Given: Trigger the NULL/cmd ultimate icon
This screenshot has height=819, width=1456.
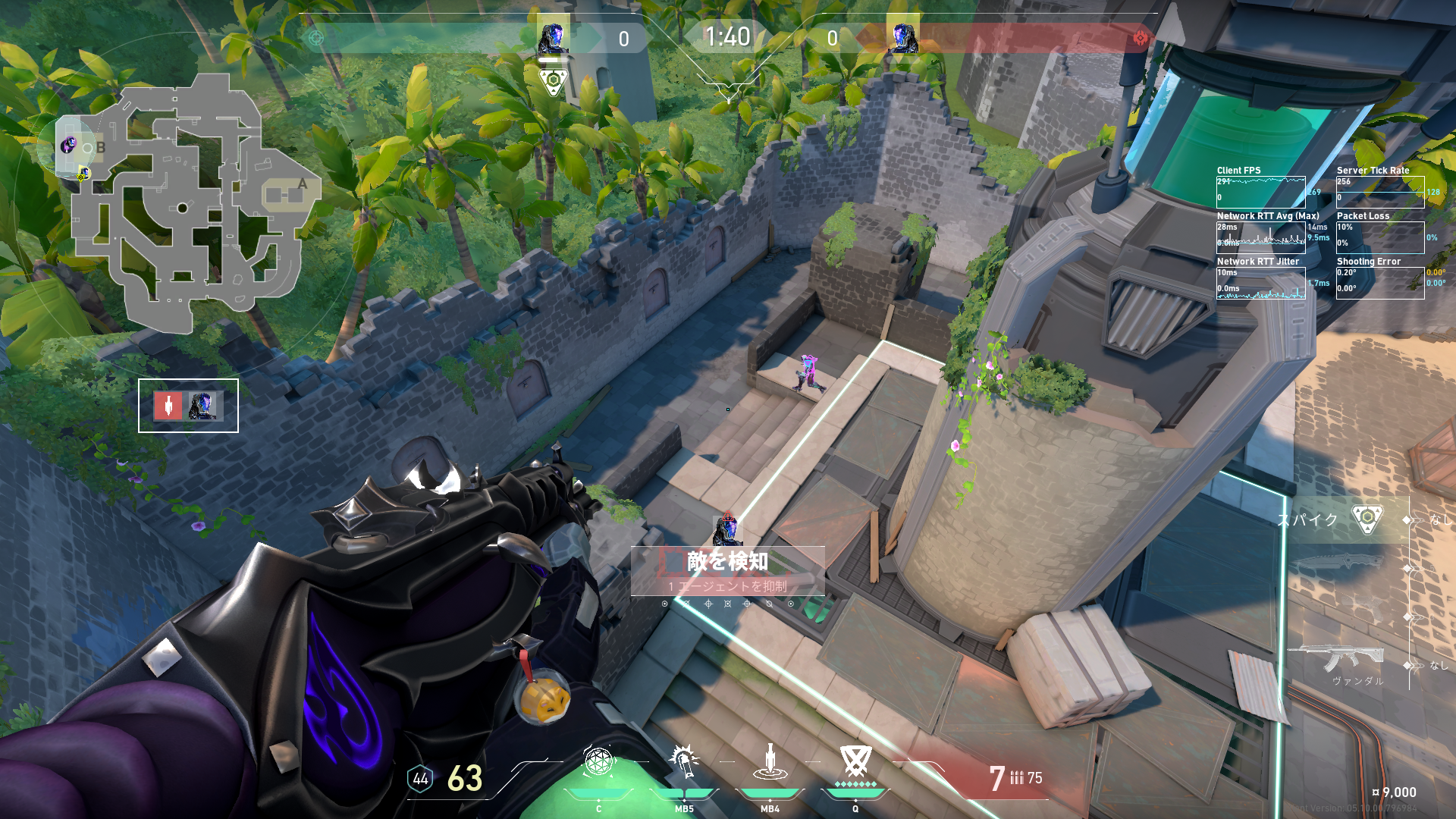Looking at the screenshot, I should click(x=855, y=761).
